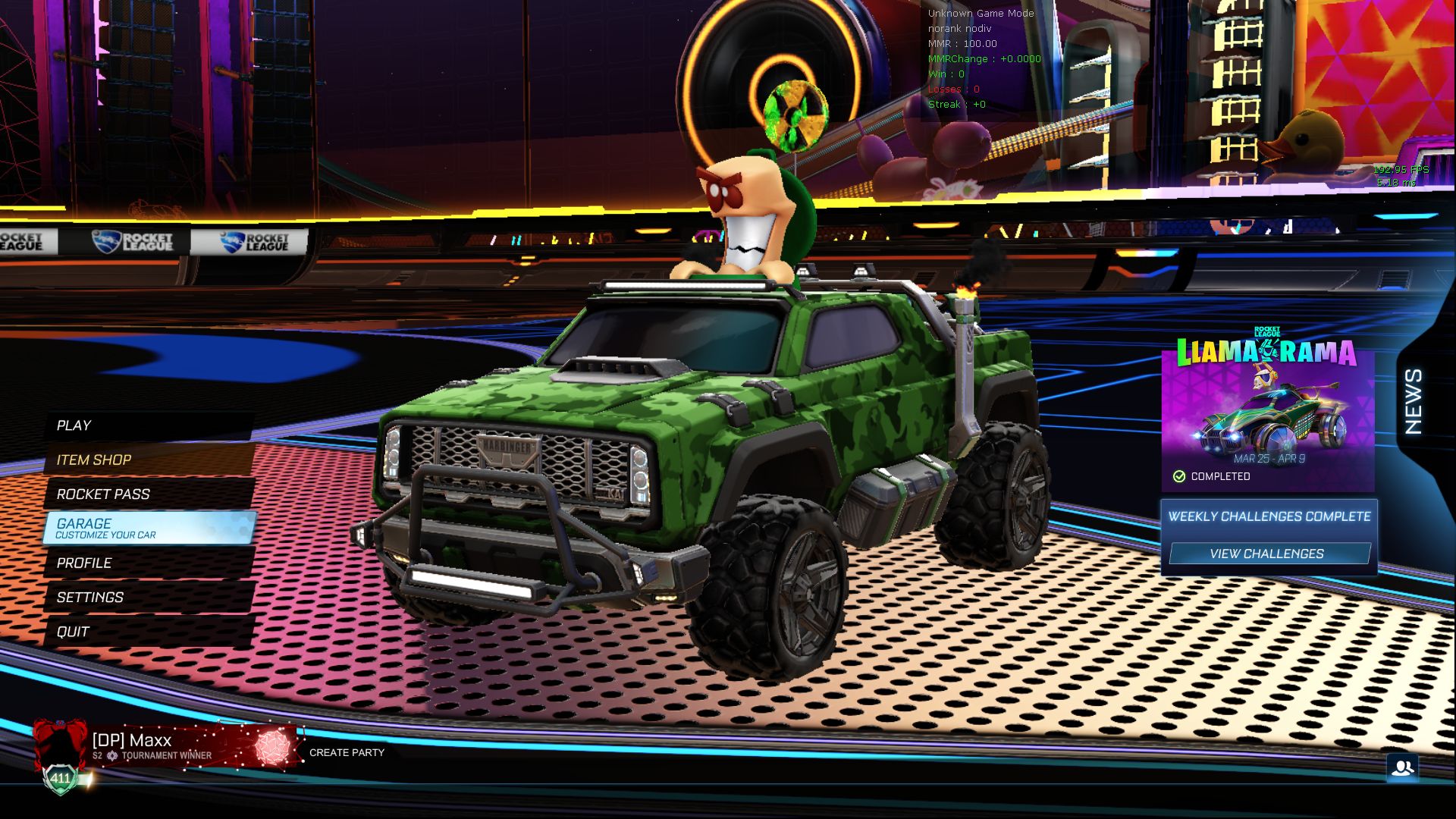Click the level 411 badge
Viewport: 1456px width, 819px height.
pos(59,777)
